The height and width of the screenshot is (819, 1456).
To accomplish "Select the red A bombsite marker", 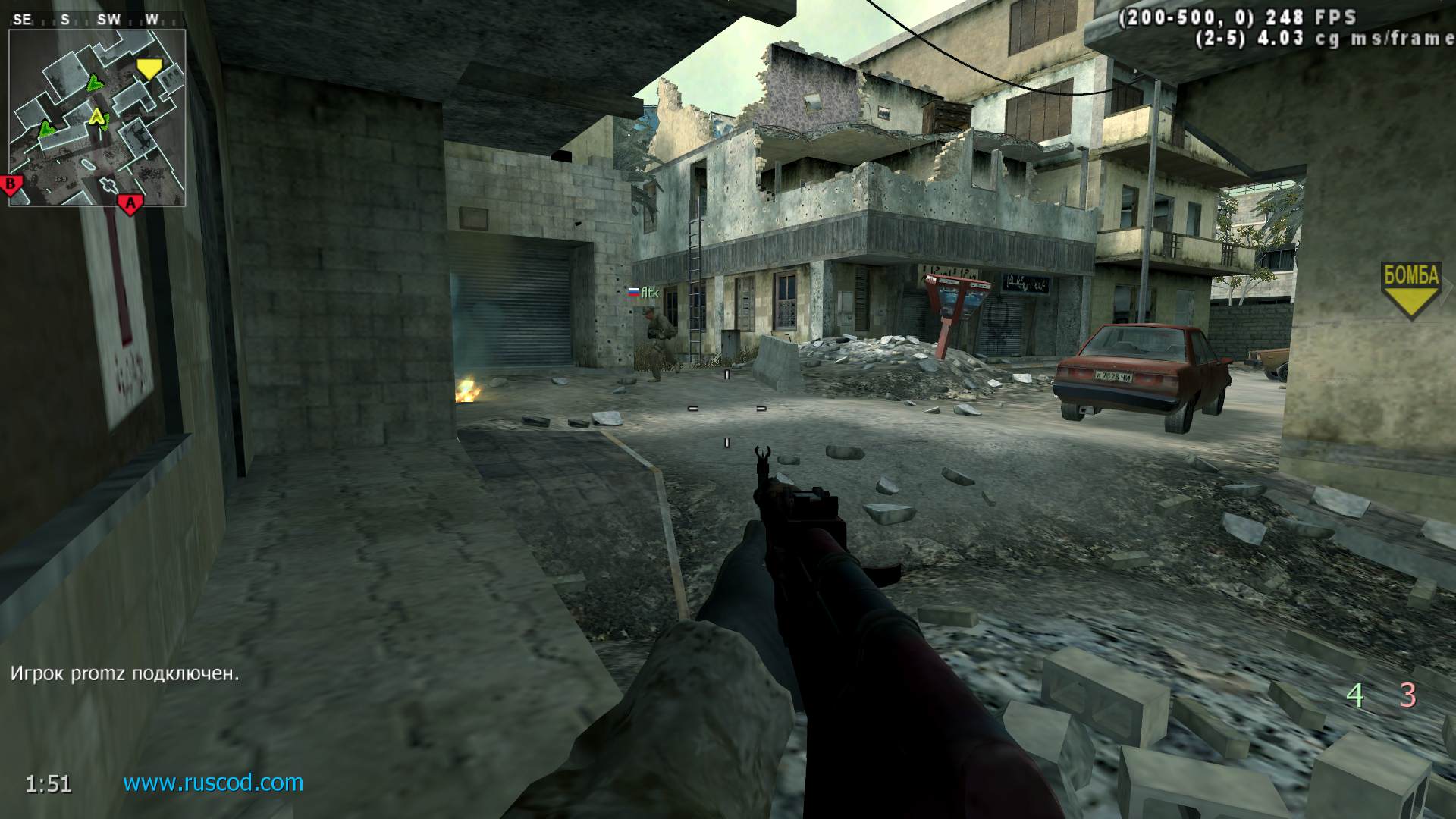I will coord(130,203).
